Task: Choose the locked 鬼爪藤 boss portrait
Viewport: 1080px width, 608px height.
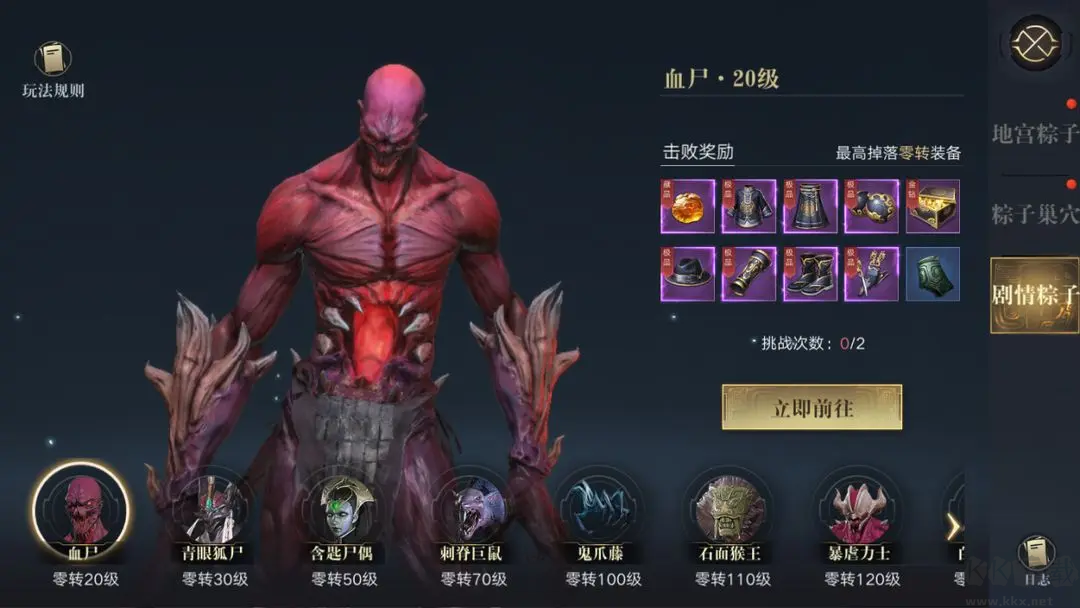Action: click(602, 511)
